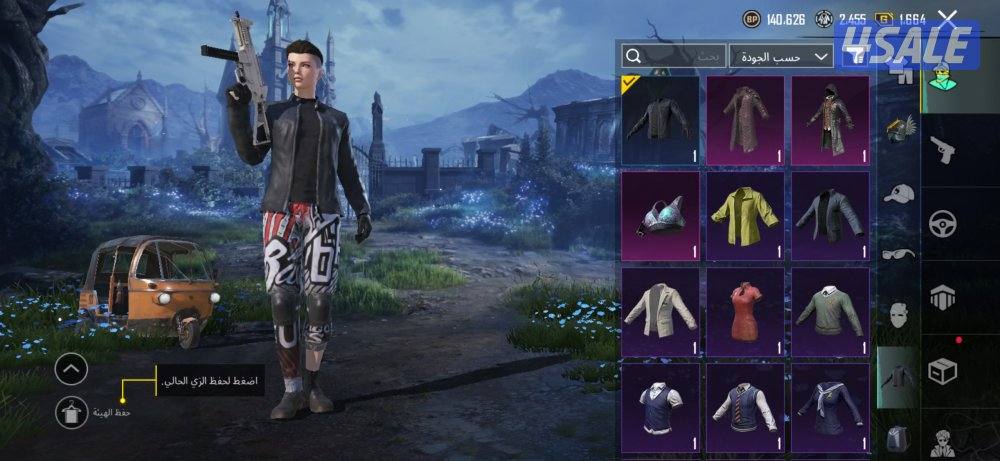
Task: Pick the green sweater with collar
Action: pos(829,310)
